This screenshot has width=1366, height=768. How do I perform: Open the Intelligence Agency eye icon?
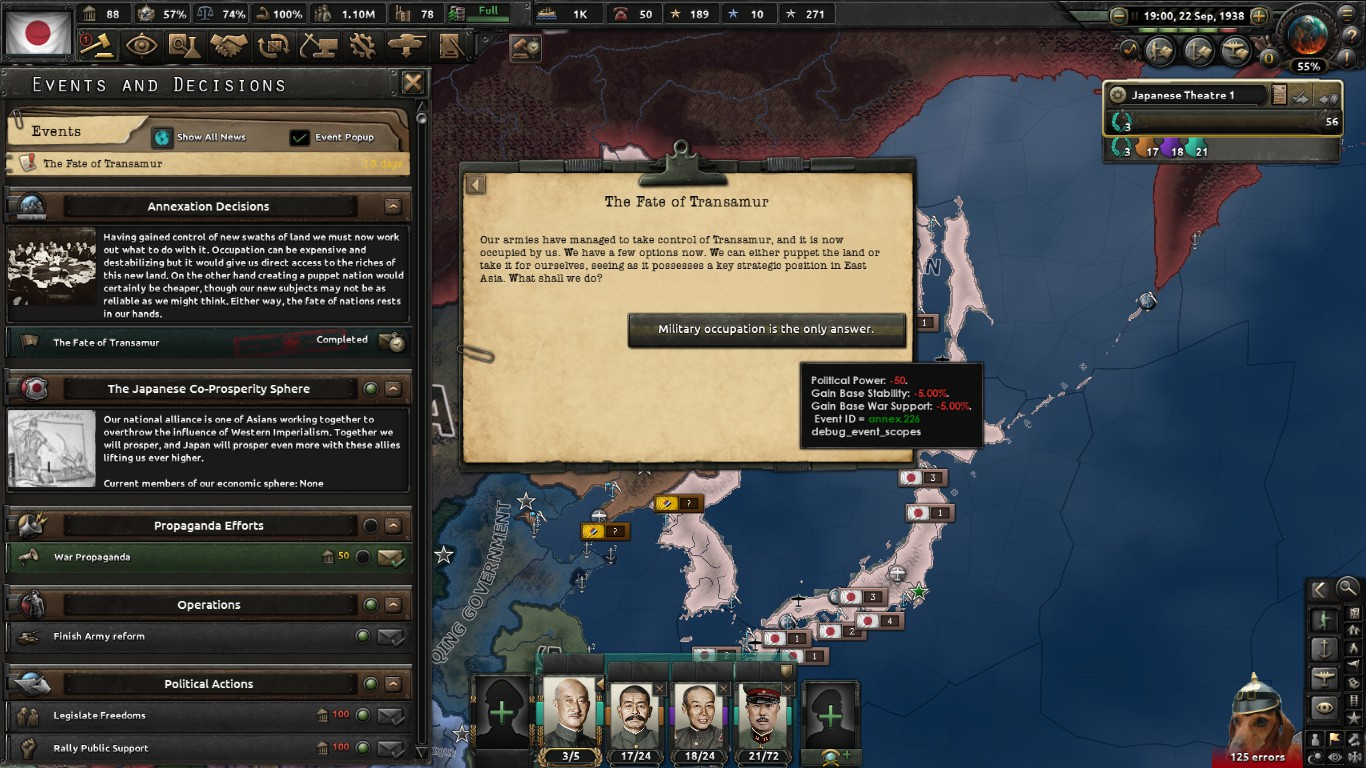pyautogui.click(x=140, y=45)
